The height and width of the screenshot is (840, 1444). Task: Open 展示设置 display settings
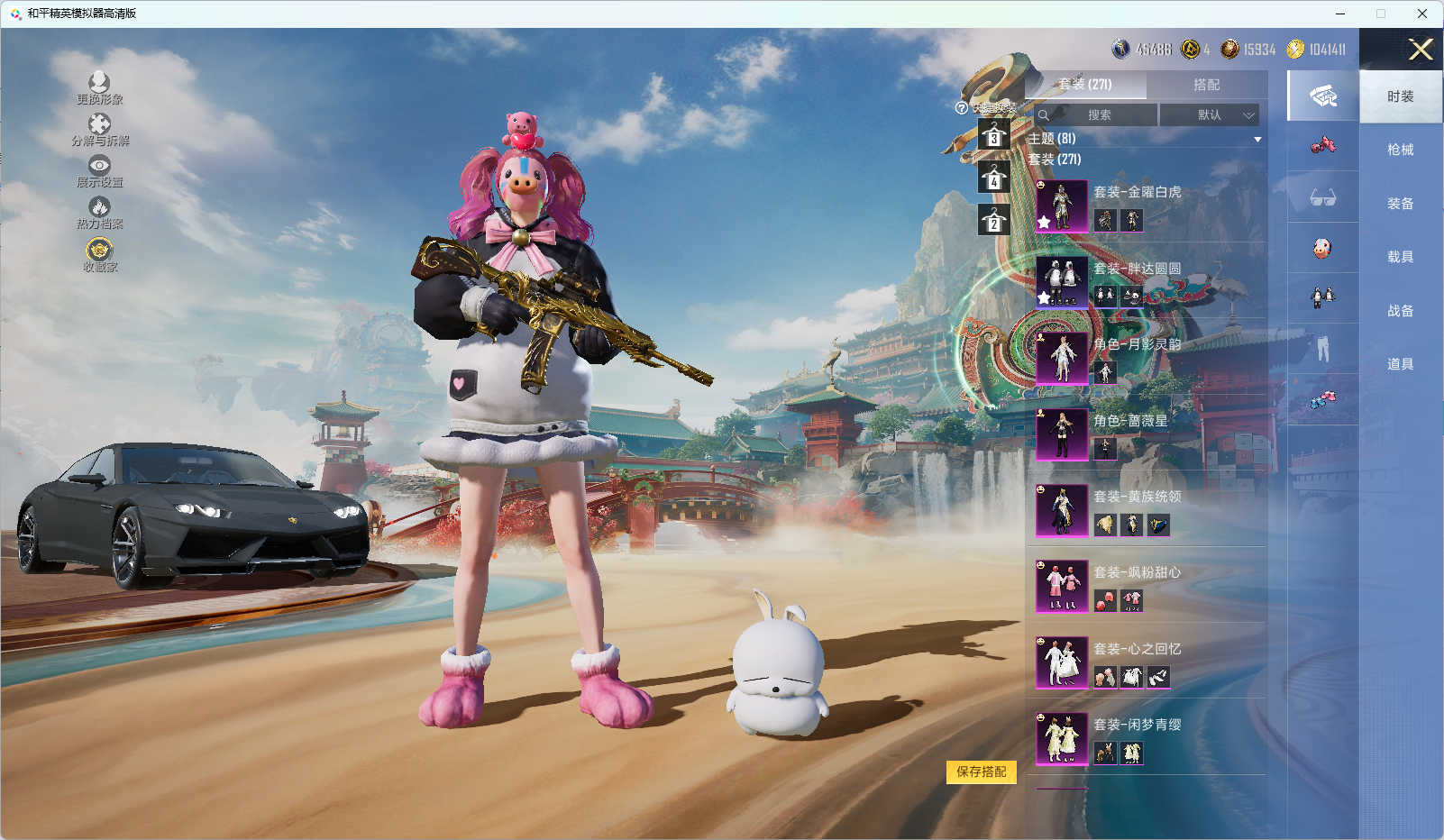[x=99, y=171]
